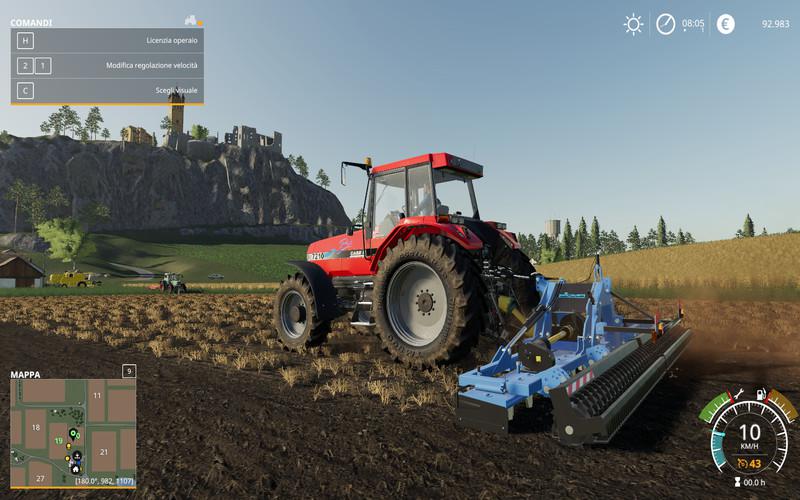Click the sun weather icon
800x500 pixels.
[633, 24]
